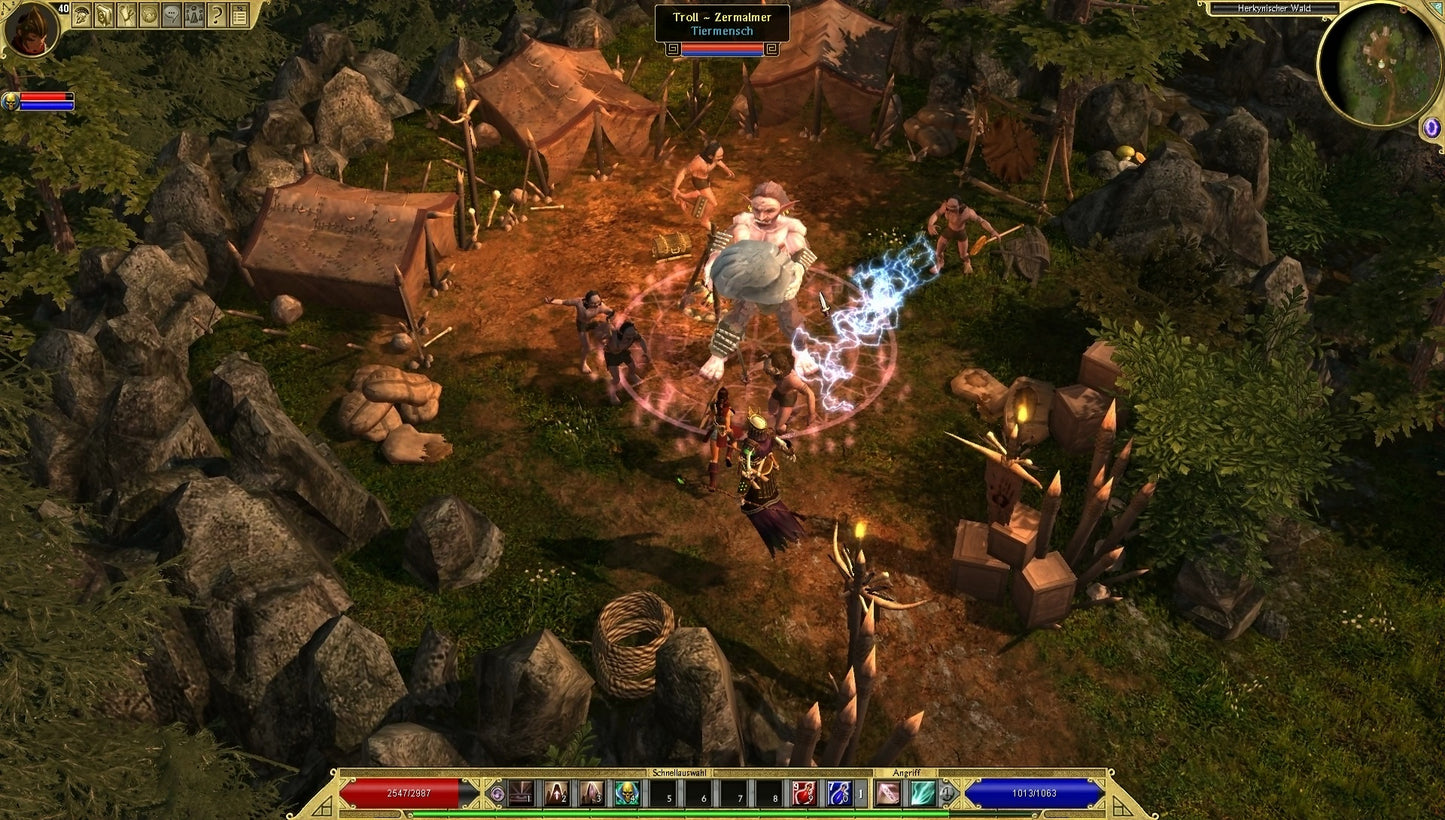Drink the blue energy potion in slot 0
Image resolution: width=1445 pixels, height=820 pixels.
click(x=839, y=795)
